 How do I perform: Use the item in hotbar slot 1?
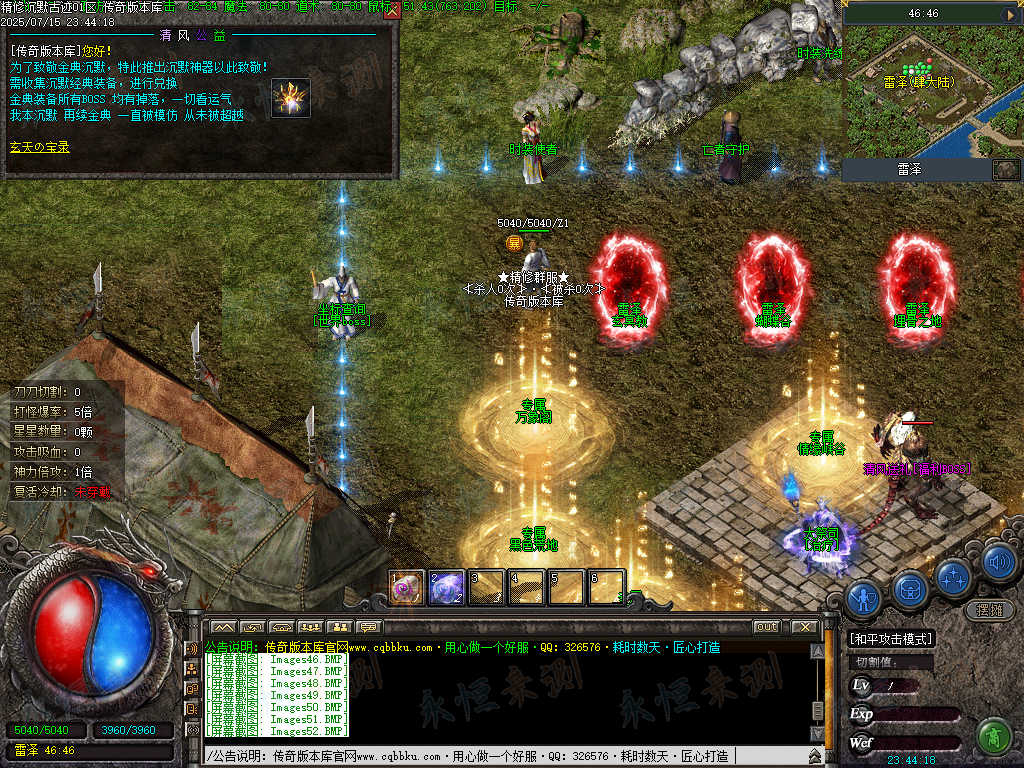pos(406,588)
